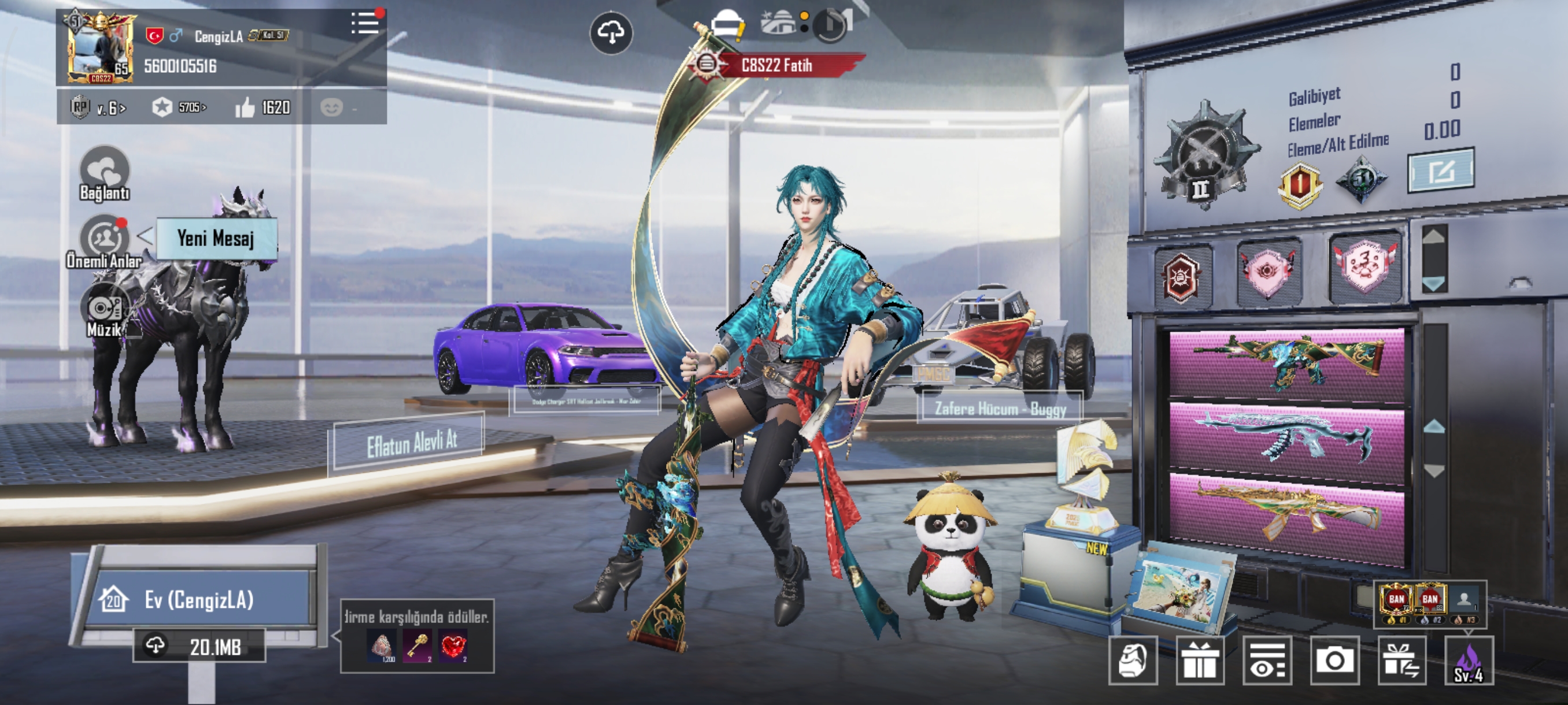Open the gift exchange arrows button
This screenshot has height=705, width=1568.
1401,660
